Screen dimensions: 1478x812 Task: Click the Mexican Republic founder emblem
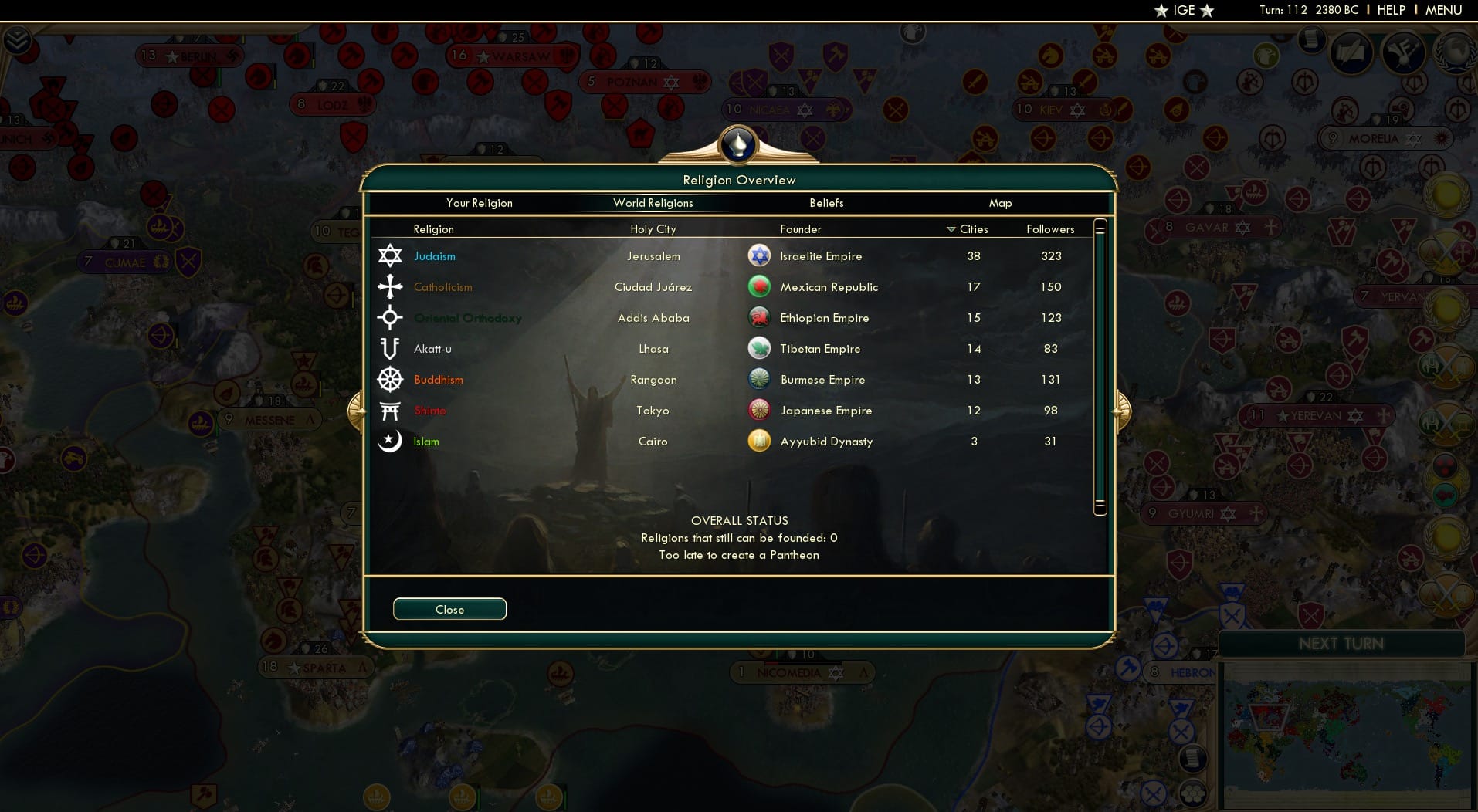(x=760, y=286)
